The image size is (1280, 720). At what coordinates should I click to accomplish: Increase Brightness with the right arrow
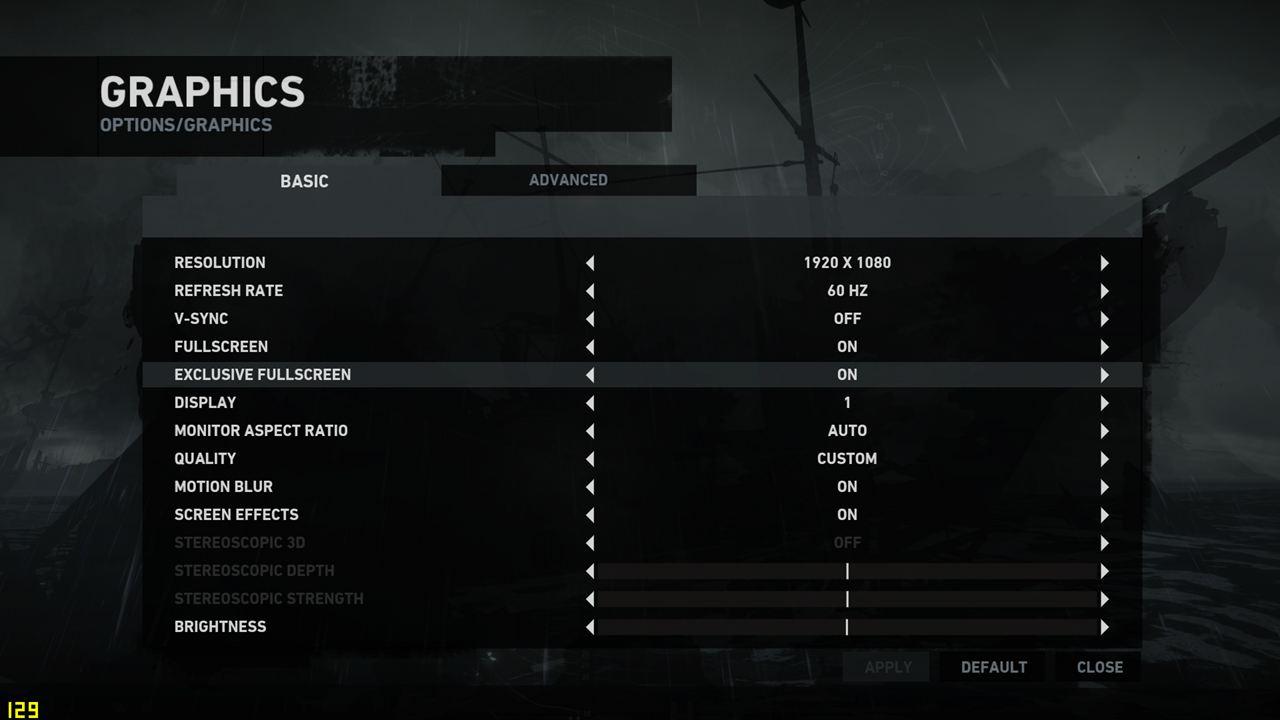pos(1104,627)
